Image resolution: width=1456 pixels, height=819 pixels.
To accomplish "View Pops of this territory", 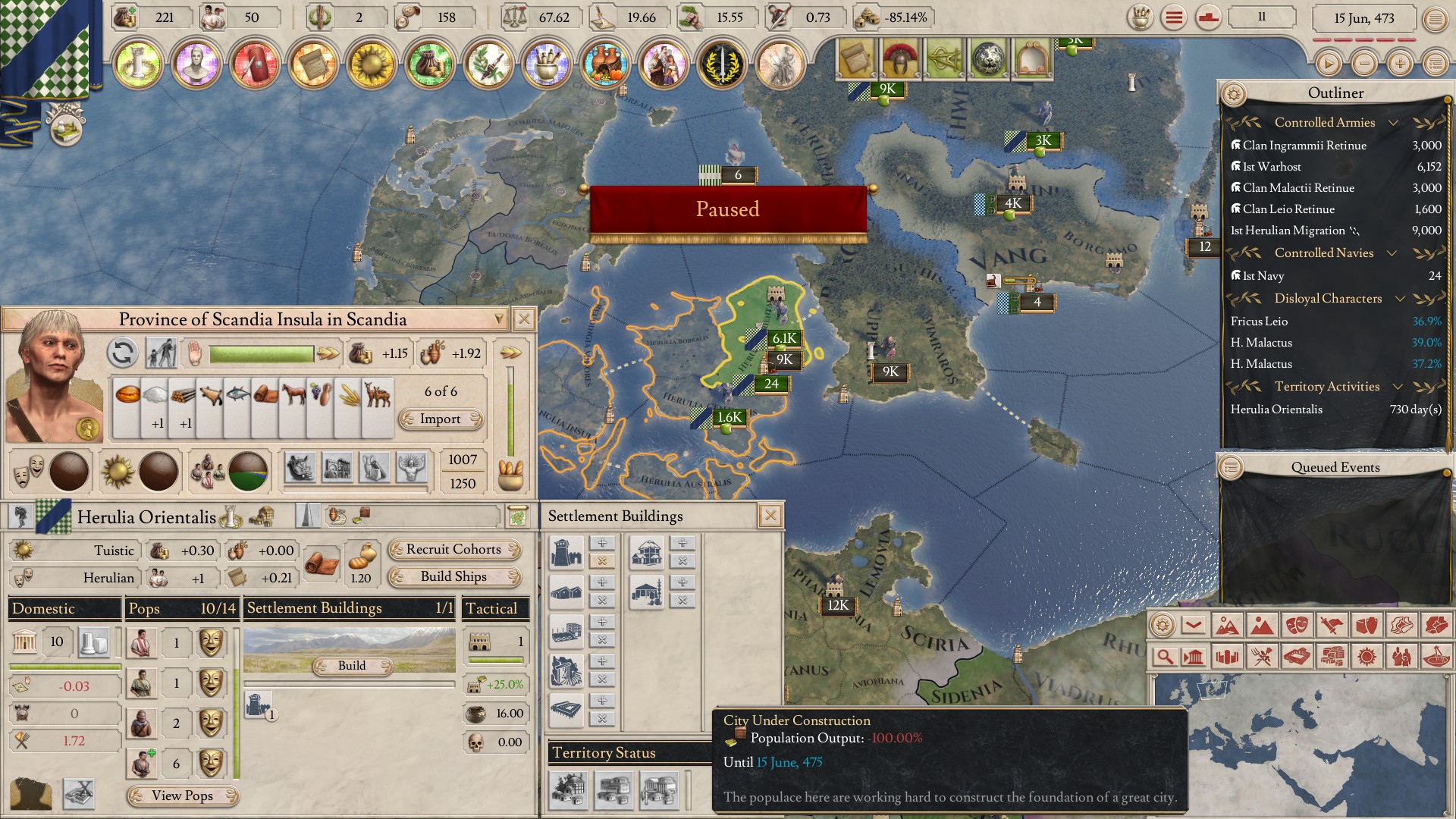I will [x=182, y=795].
